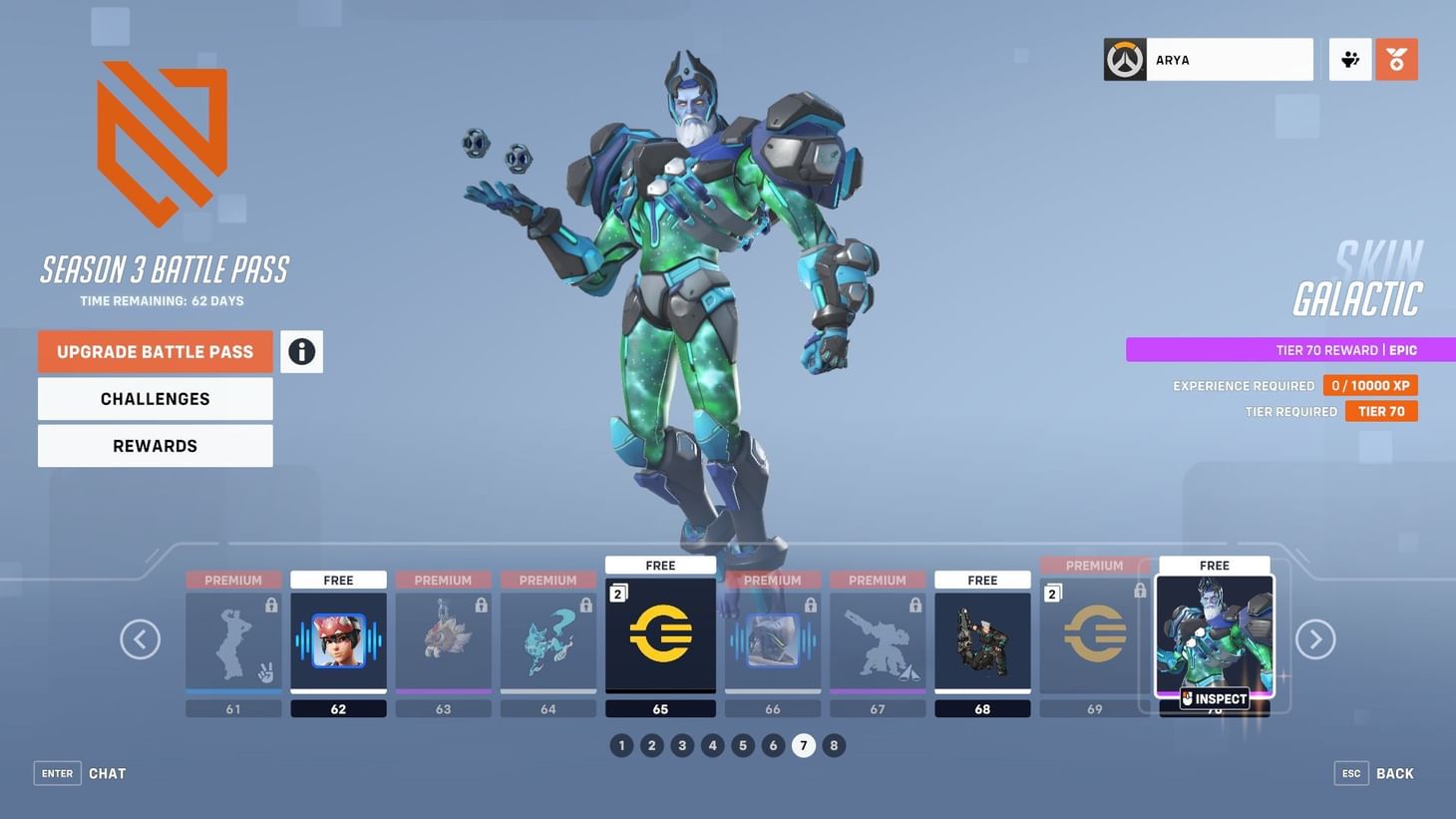Screen dimensions: 1456x819
Task: Select the tier 62 voice line reward
Action: (337, 638)
